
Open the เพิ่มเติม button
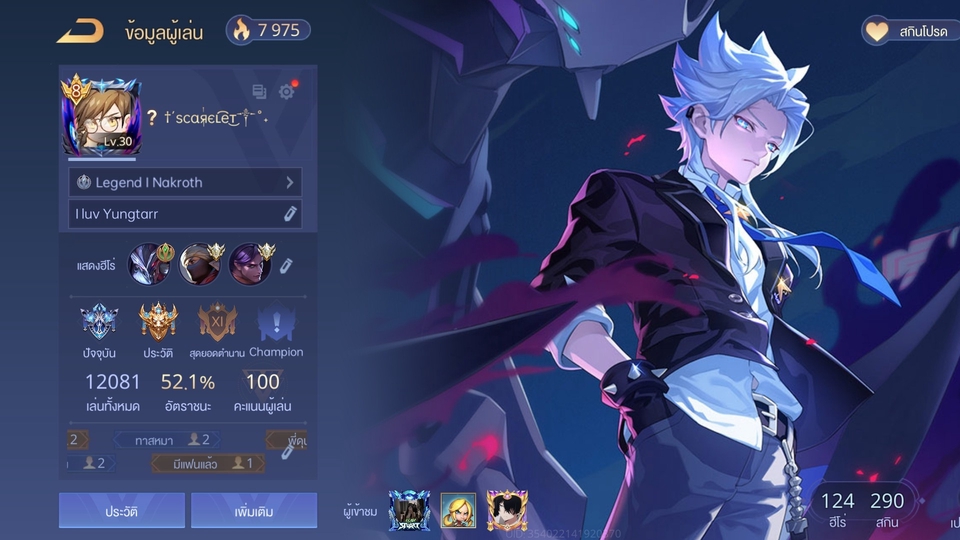click(254, 510)
